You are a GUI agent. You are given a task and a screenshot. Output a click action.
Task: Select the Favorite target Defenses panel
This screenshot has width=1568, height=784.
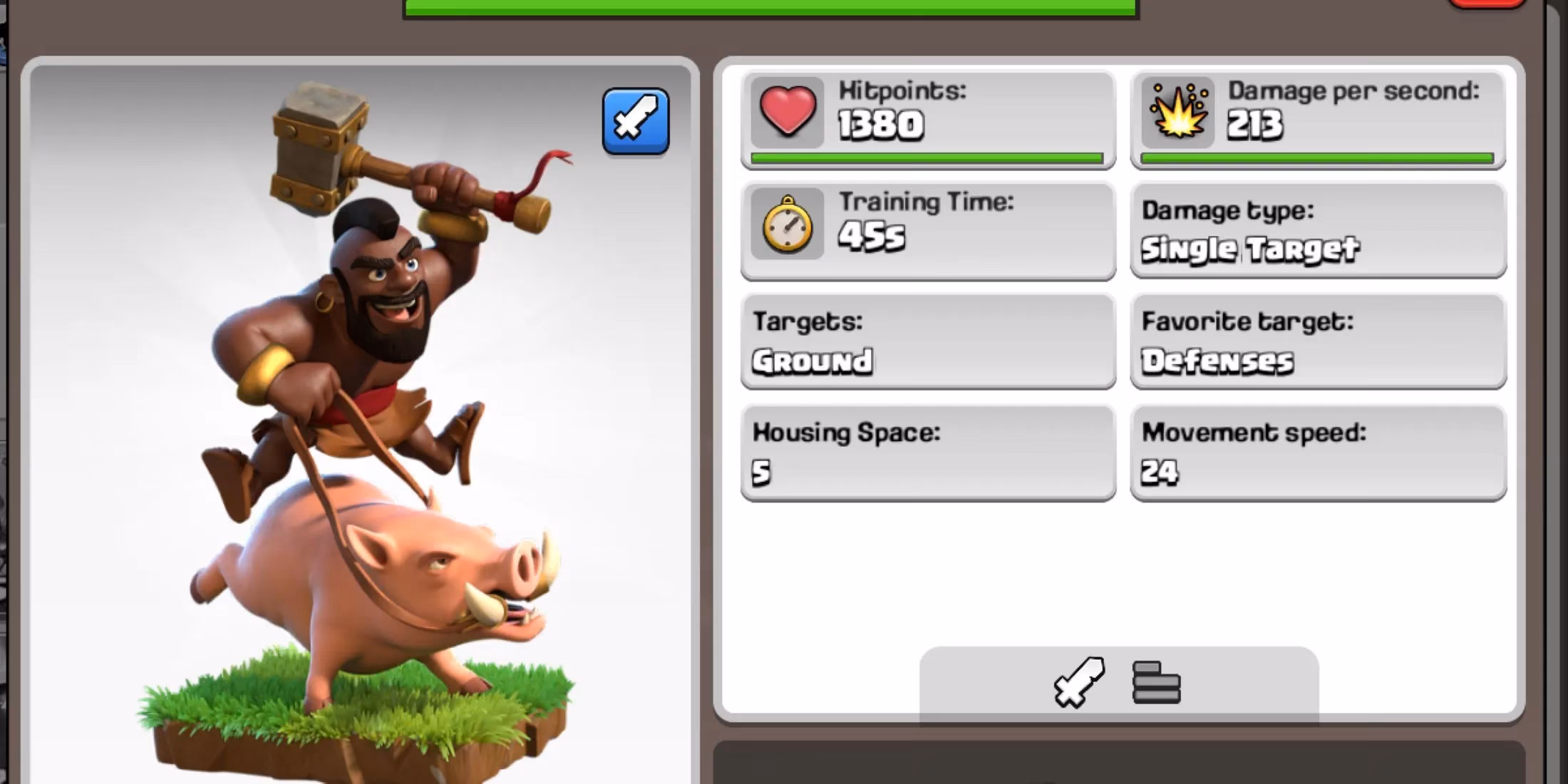click(1317, 341)
